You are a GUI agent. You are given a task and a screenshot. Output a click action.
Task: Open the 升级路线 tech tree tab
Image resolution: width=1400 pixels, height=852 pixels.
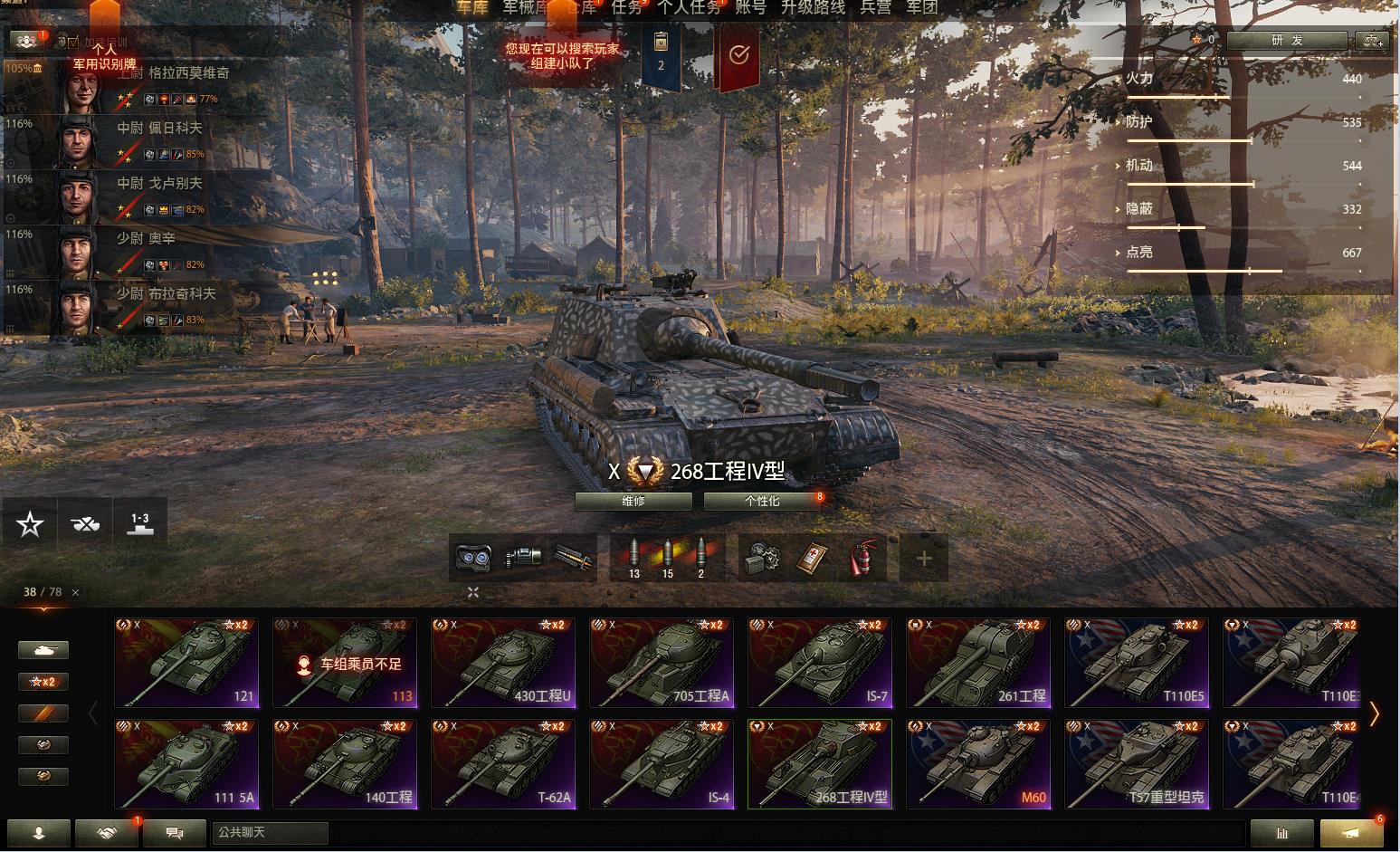tap(813, 7)
